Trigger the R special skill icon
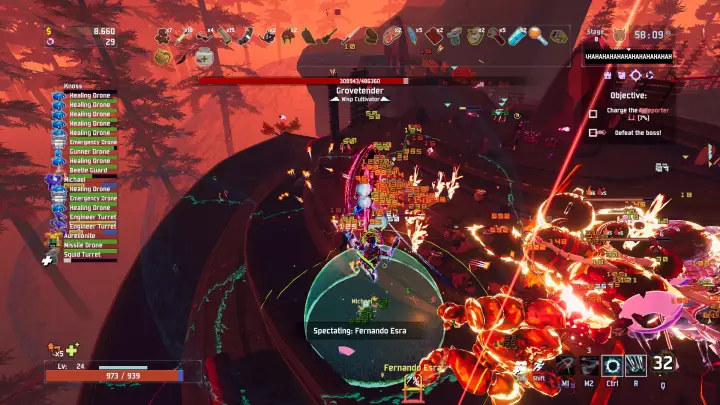 click(636, 367)
